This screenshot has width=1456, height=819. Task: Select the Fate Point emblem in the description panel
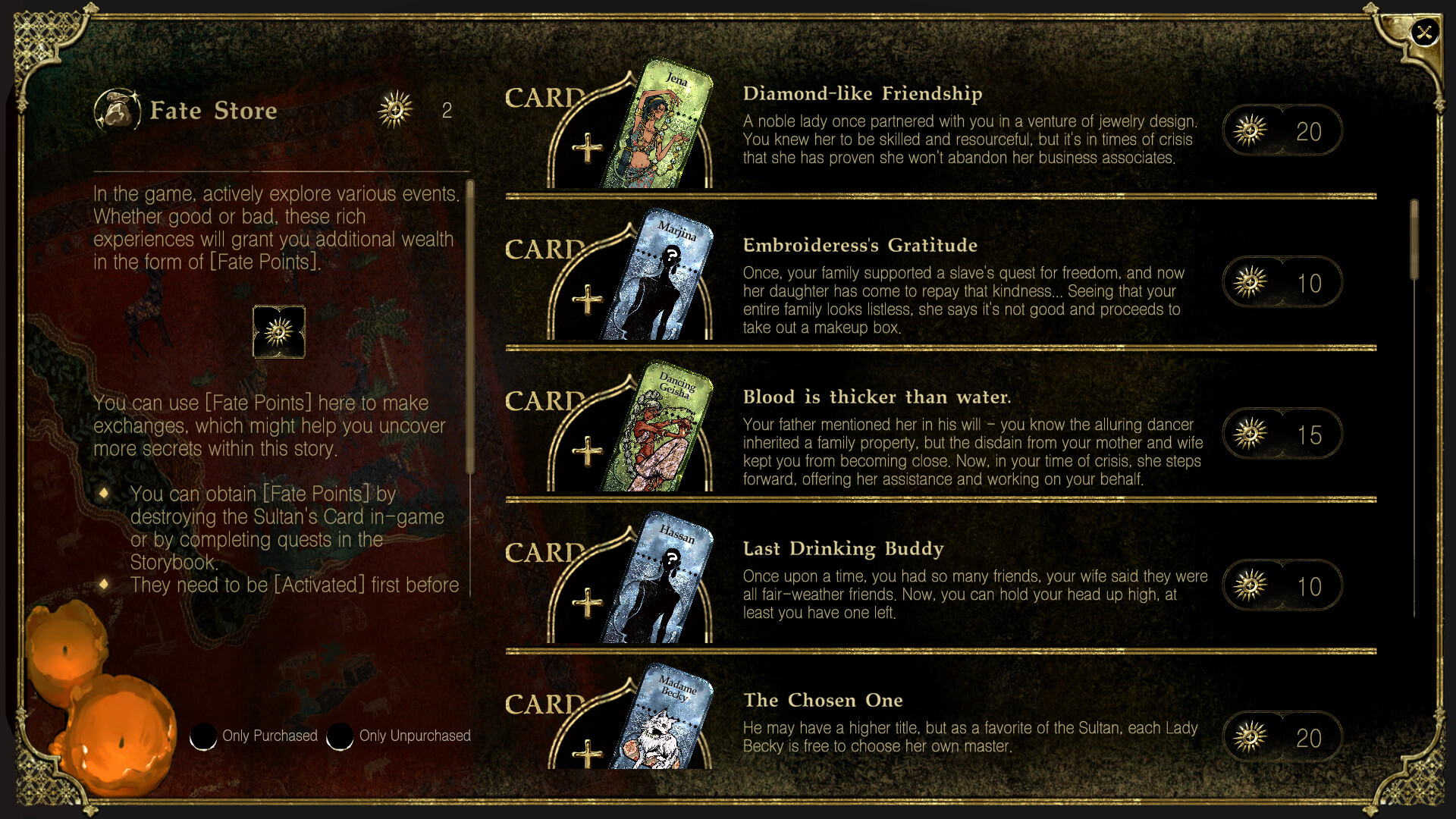(x=278, y=332)
